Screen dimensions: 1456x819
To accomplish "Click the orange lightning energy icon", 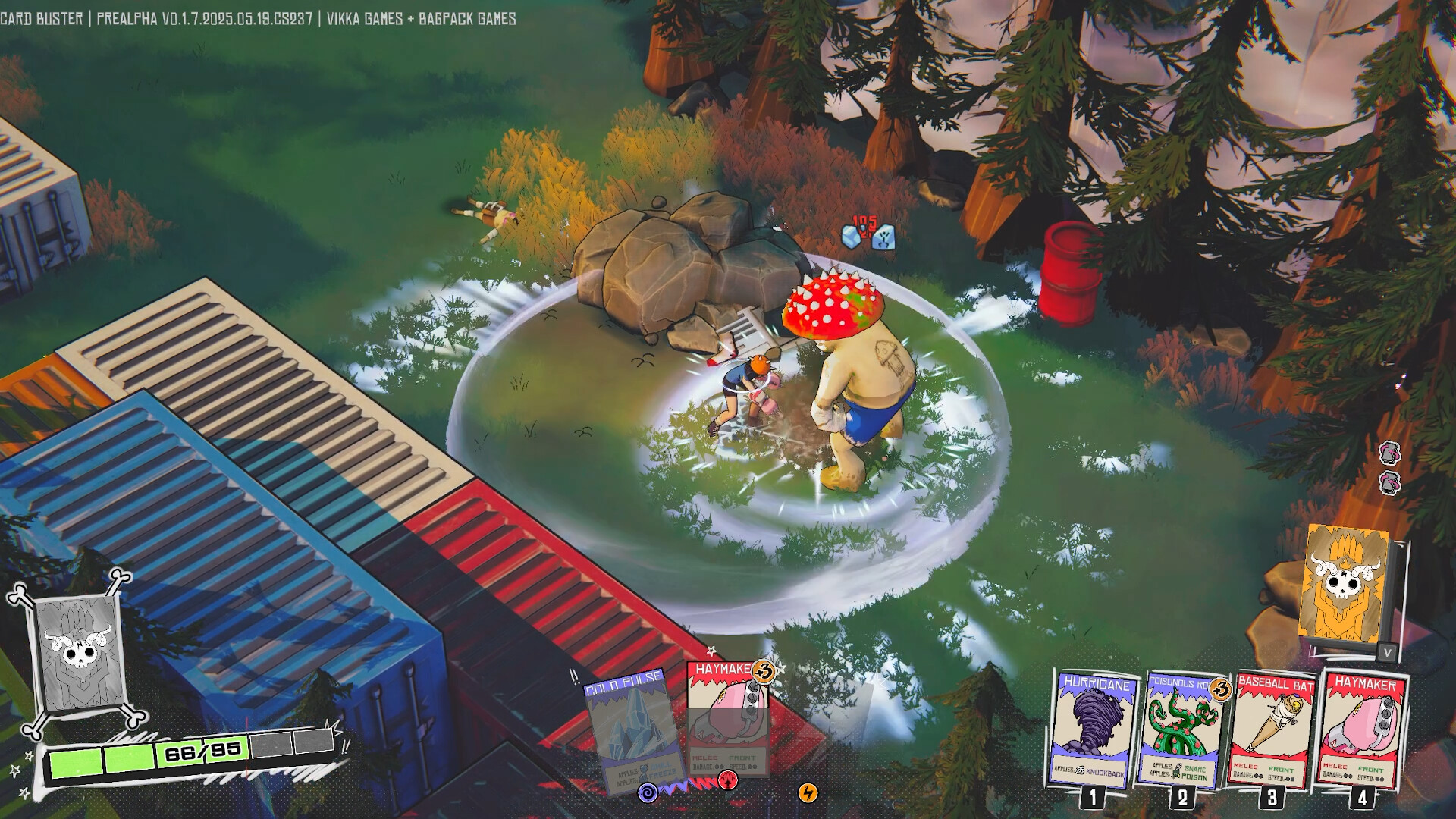I will (x=808, y=794).
